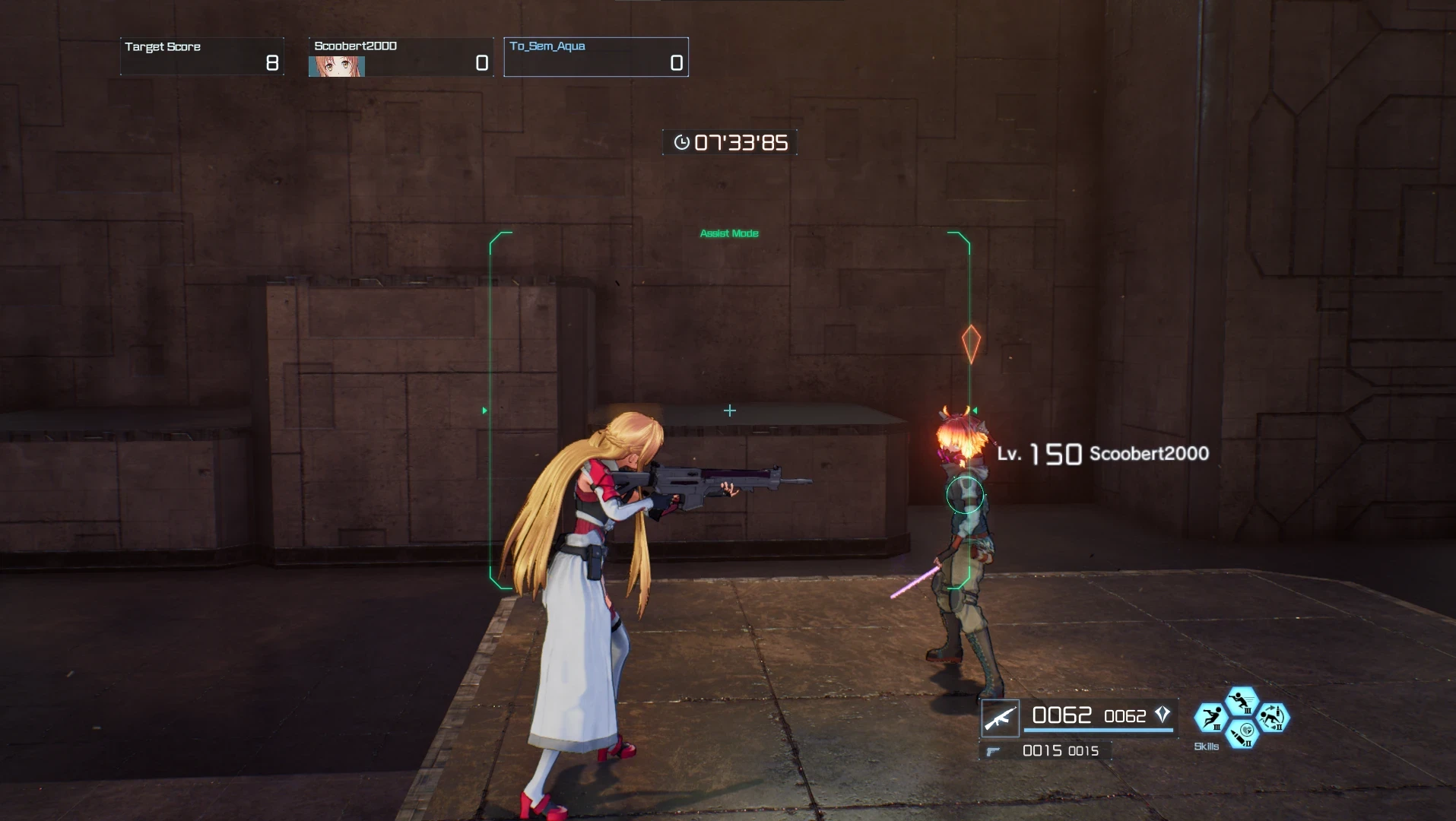Viewport: 1456px width, 821px height.
Task: Toggle Assist Mode off
Action: point(729,233)
